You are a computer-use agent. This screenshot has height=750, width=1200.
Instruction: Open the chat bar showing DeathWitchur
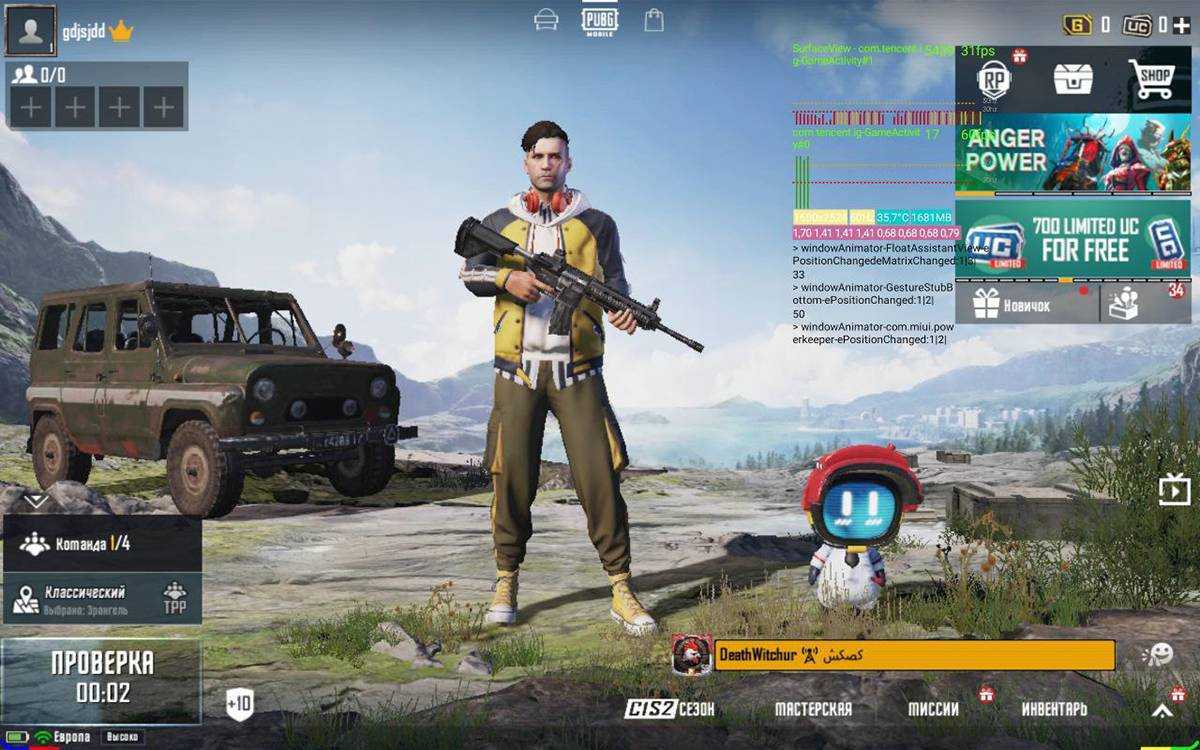tap(912, 656)
